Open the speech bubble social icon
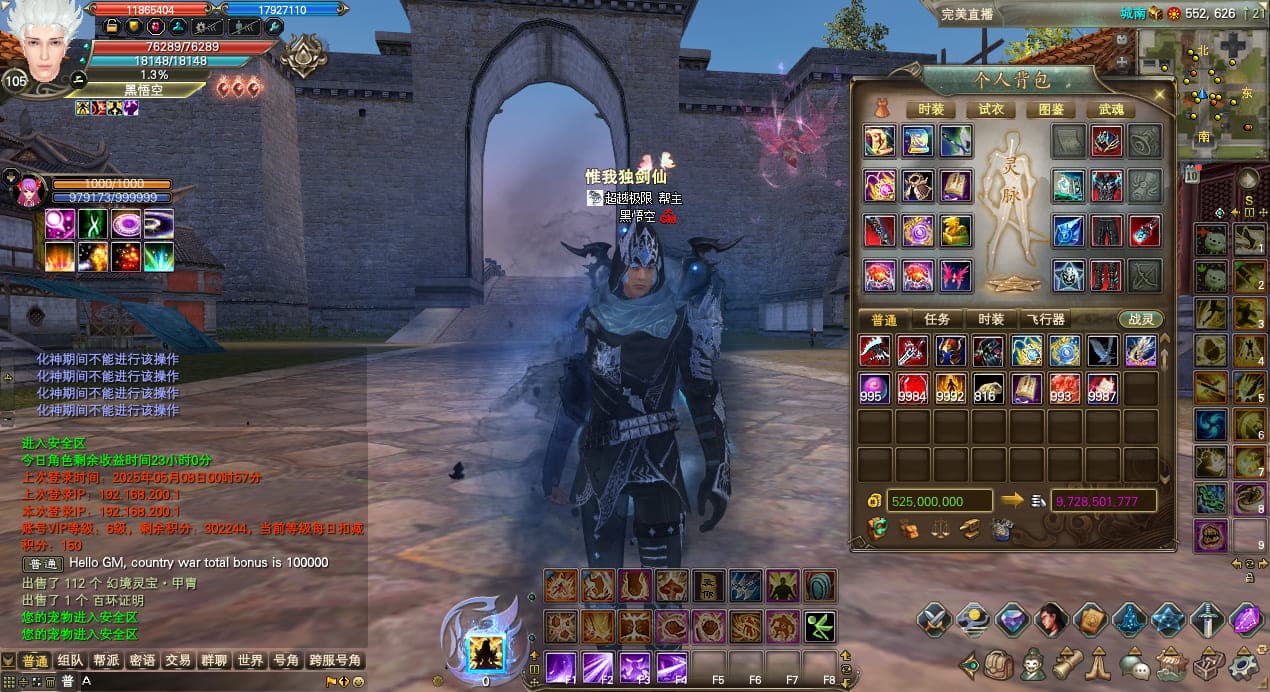Image resolution: width=1270 pixels, height=692 pixels. [1133, 664]
